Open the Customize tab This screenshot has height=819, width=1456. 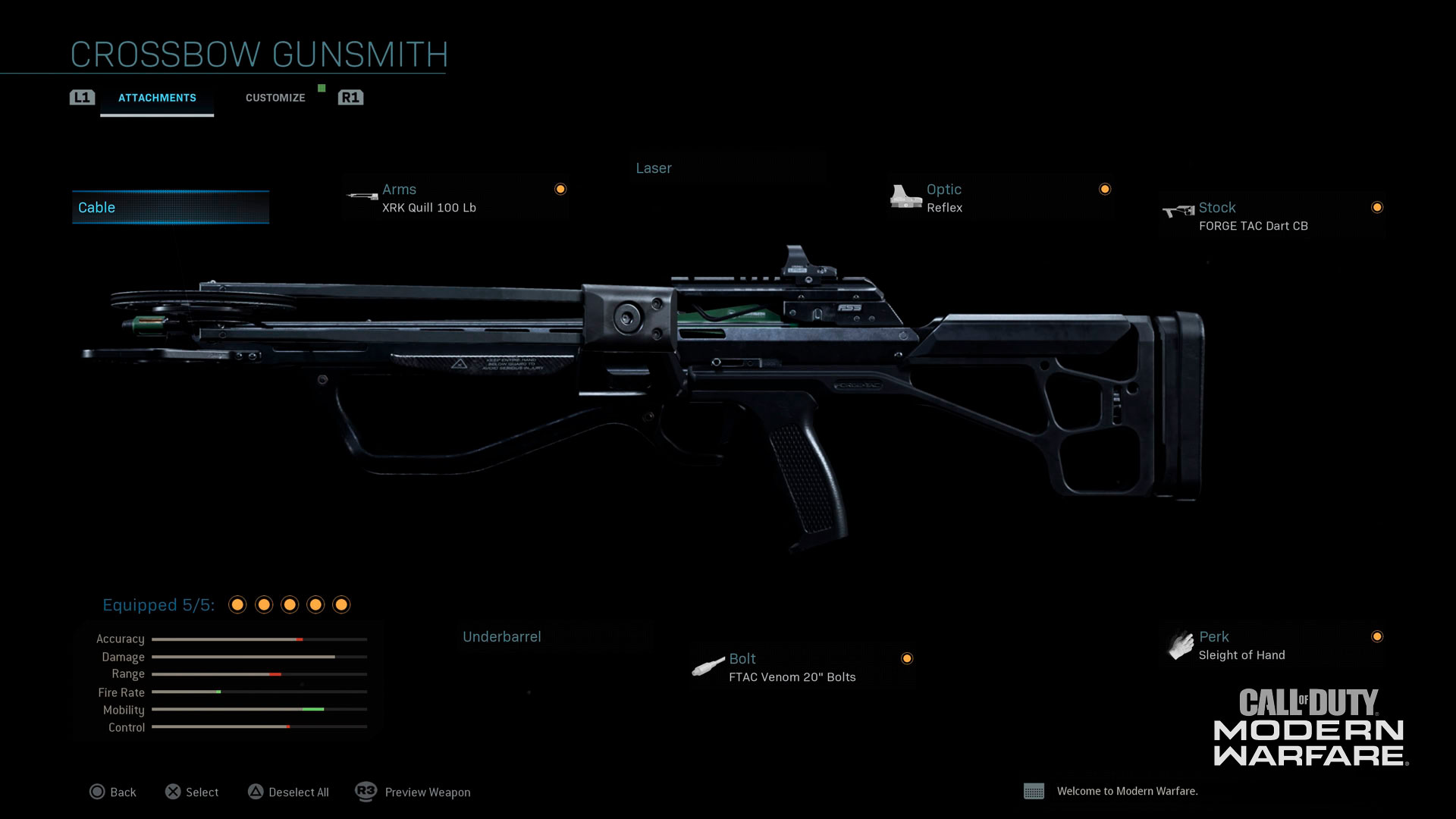(275, 98)
